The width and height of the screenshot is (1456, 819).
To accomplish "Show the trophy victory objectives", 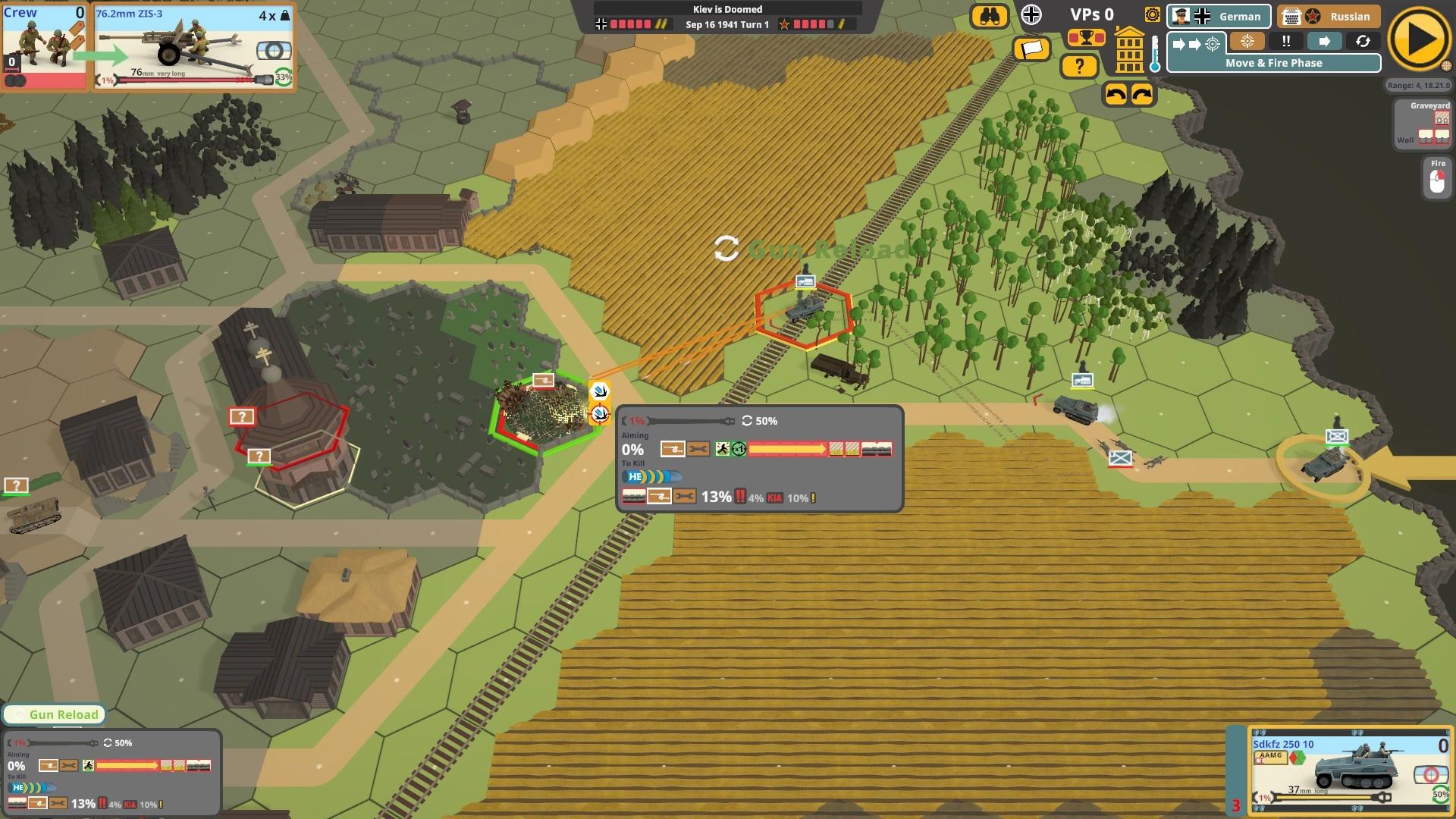I will coord(1086,37).
